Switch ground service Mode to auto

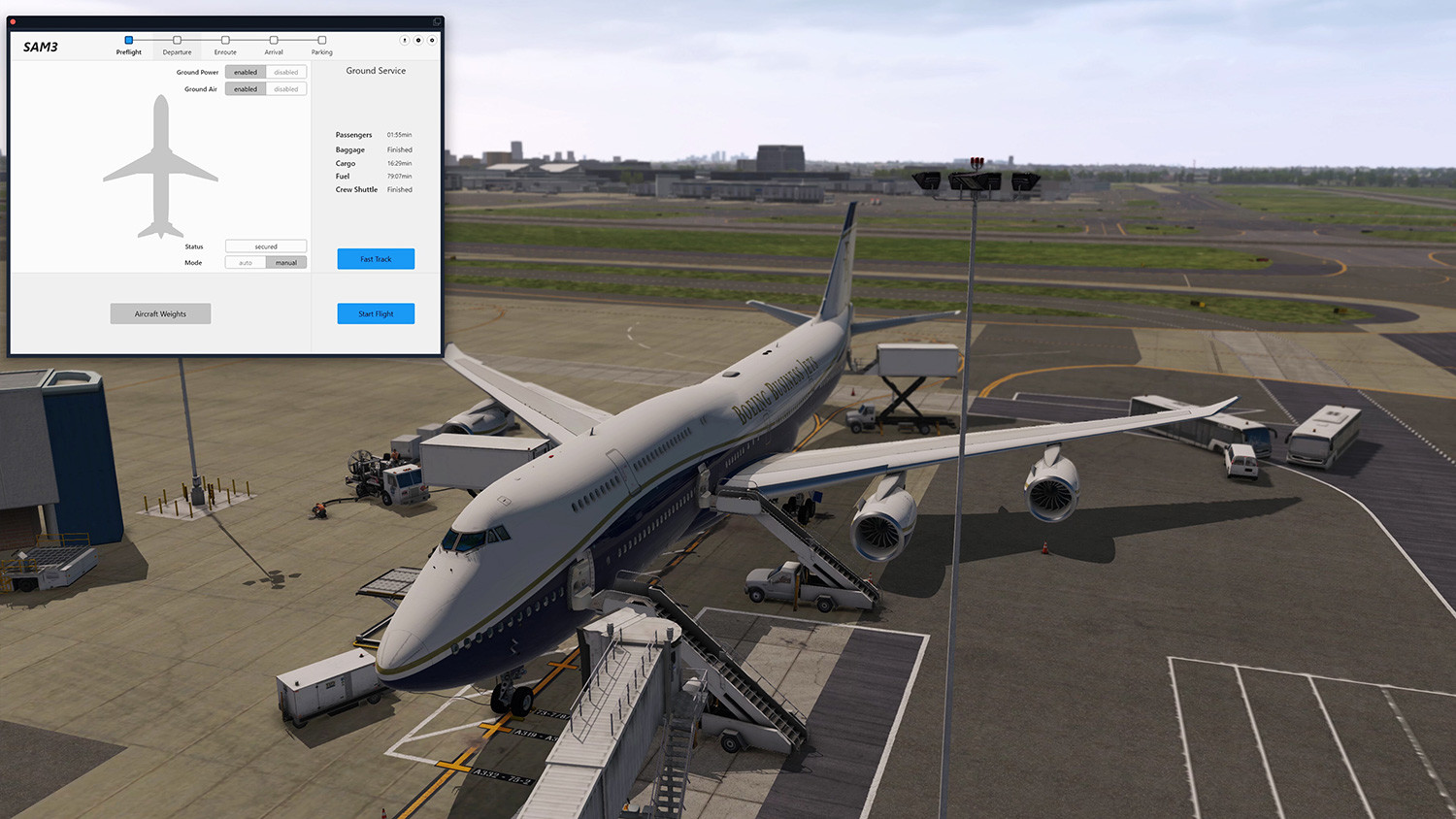pyautogui.click(x=245, y=262)
